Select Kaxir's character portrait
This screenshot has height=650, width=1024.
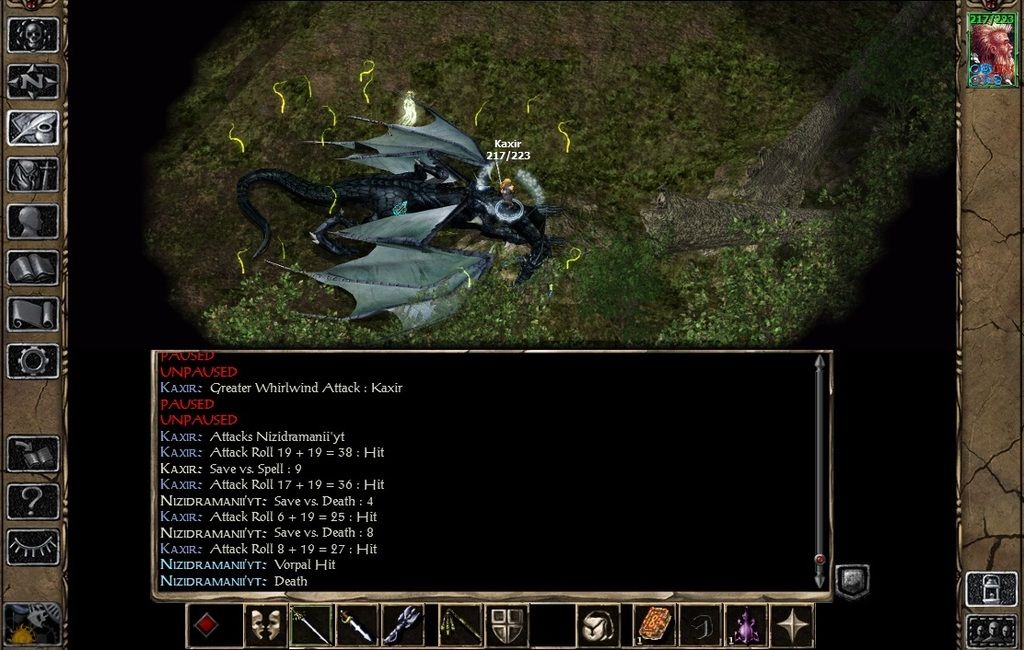[x=991, y=51]
